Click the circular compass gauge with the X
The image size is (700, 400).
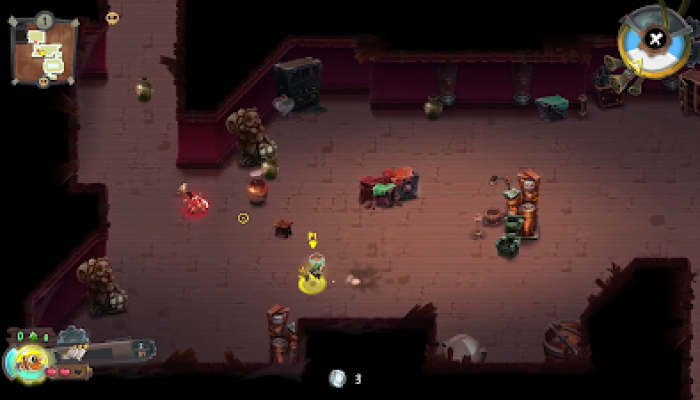[x=654, y=39]
